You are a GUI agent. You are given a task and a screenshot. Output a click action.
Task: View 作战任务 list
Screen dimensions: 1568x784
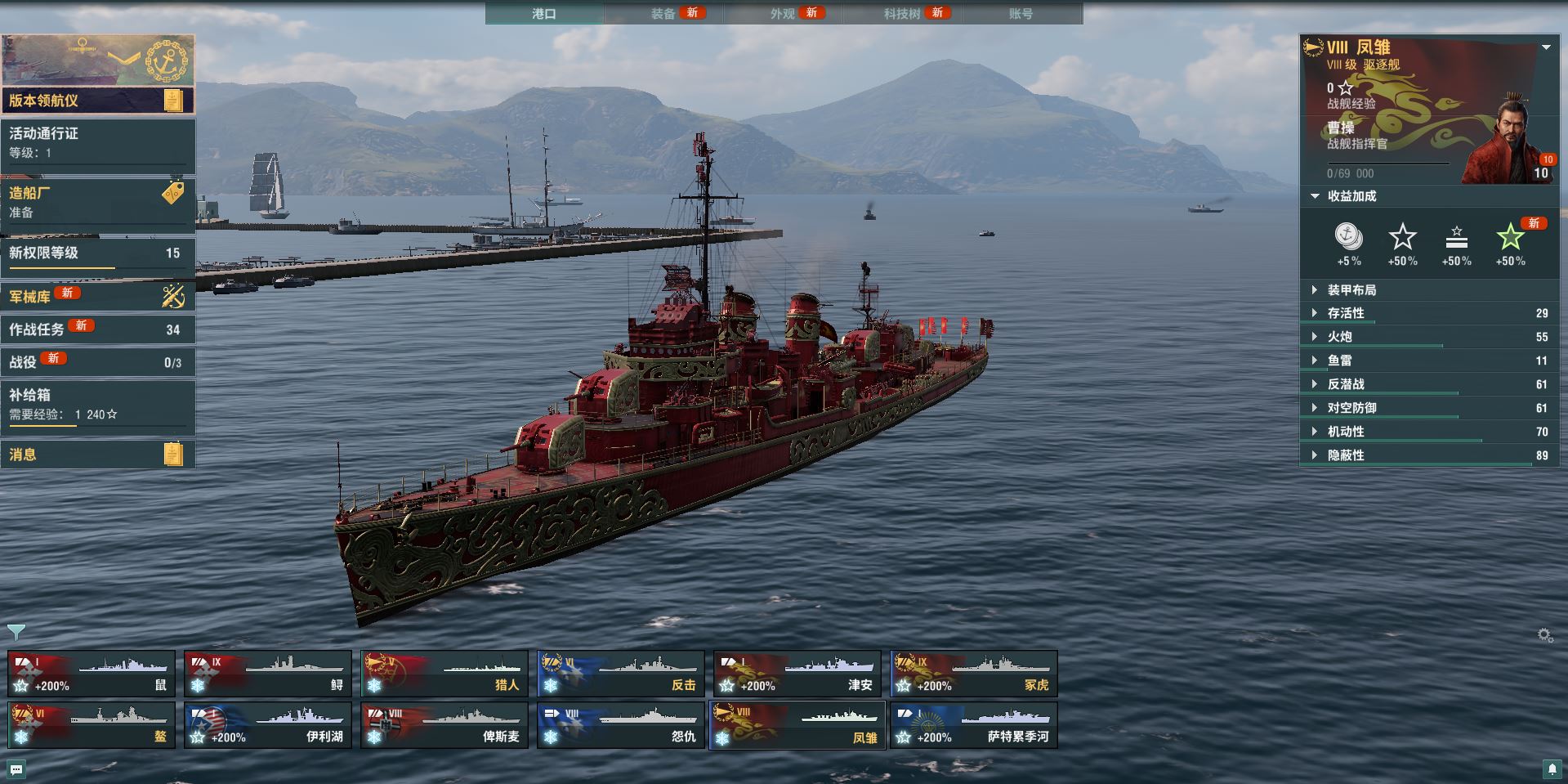click(97, 329)
